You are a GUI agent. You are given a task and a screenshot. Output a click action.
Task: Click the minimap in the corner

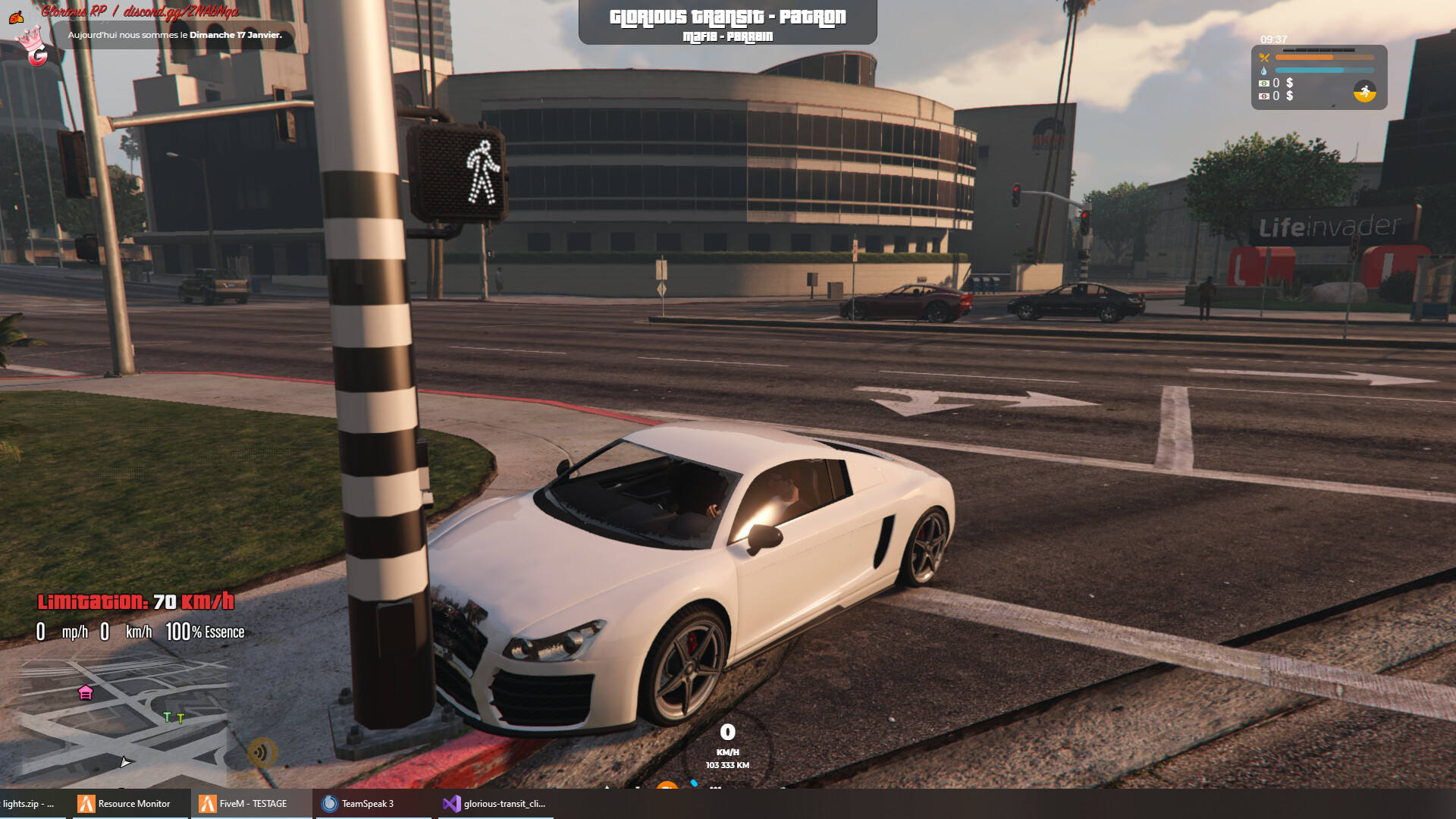(121, 720)
